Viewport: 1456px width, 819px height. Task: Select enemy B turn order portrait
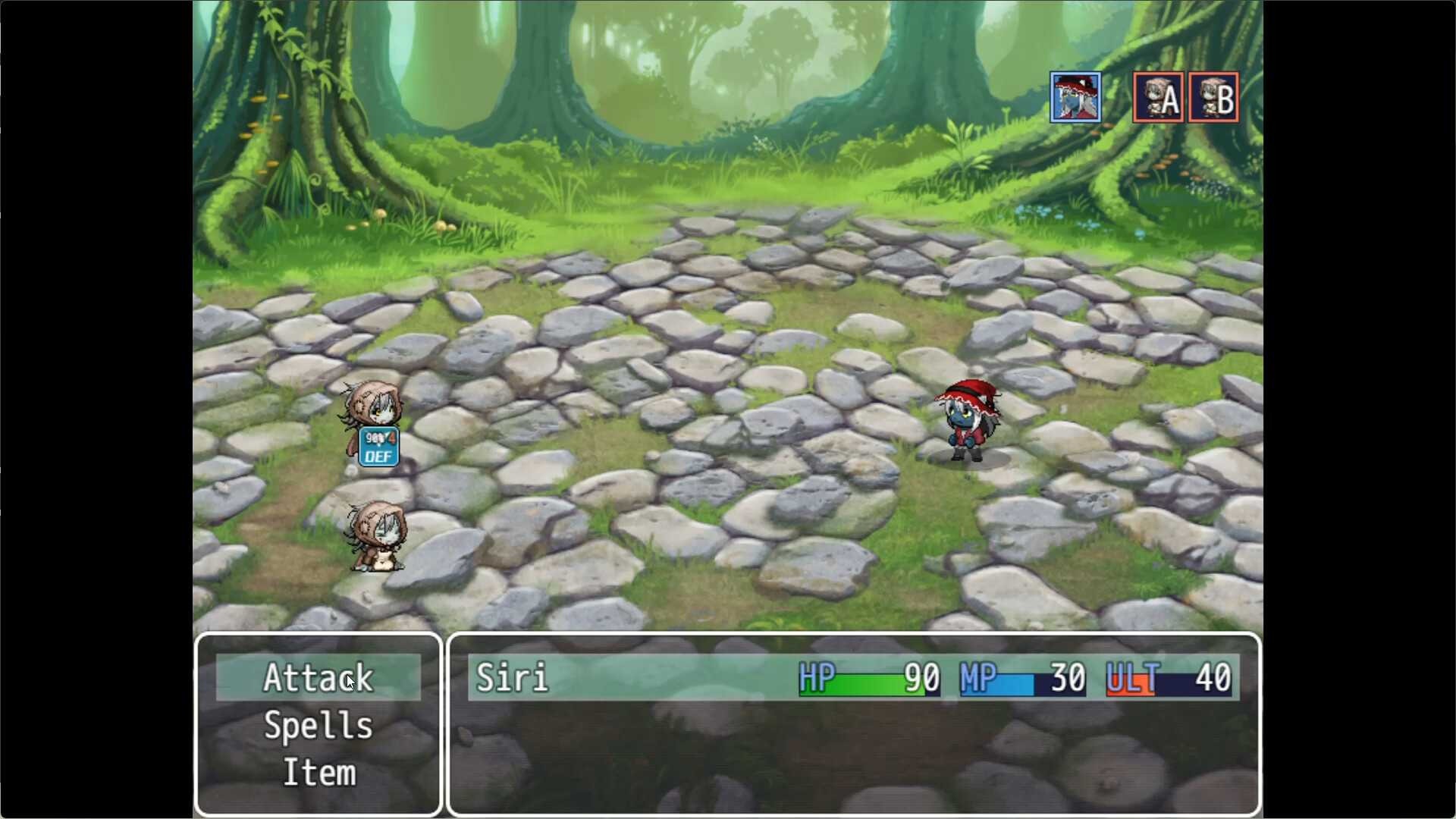1213,97
